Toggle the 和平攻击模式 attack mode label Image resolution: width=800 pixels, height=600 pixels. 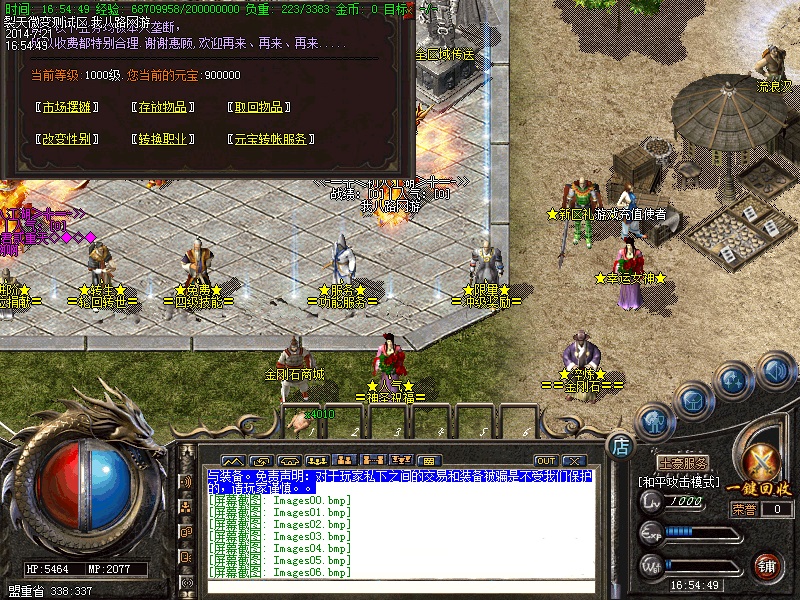pos(678,482)
